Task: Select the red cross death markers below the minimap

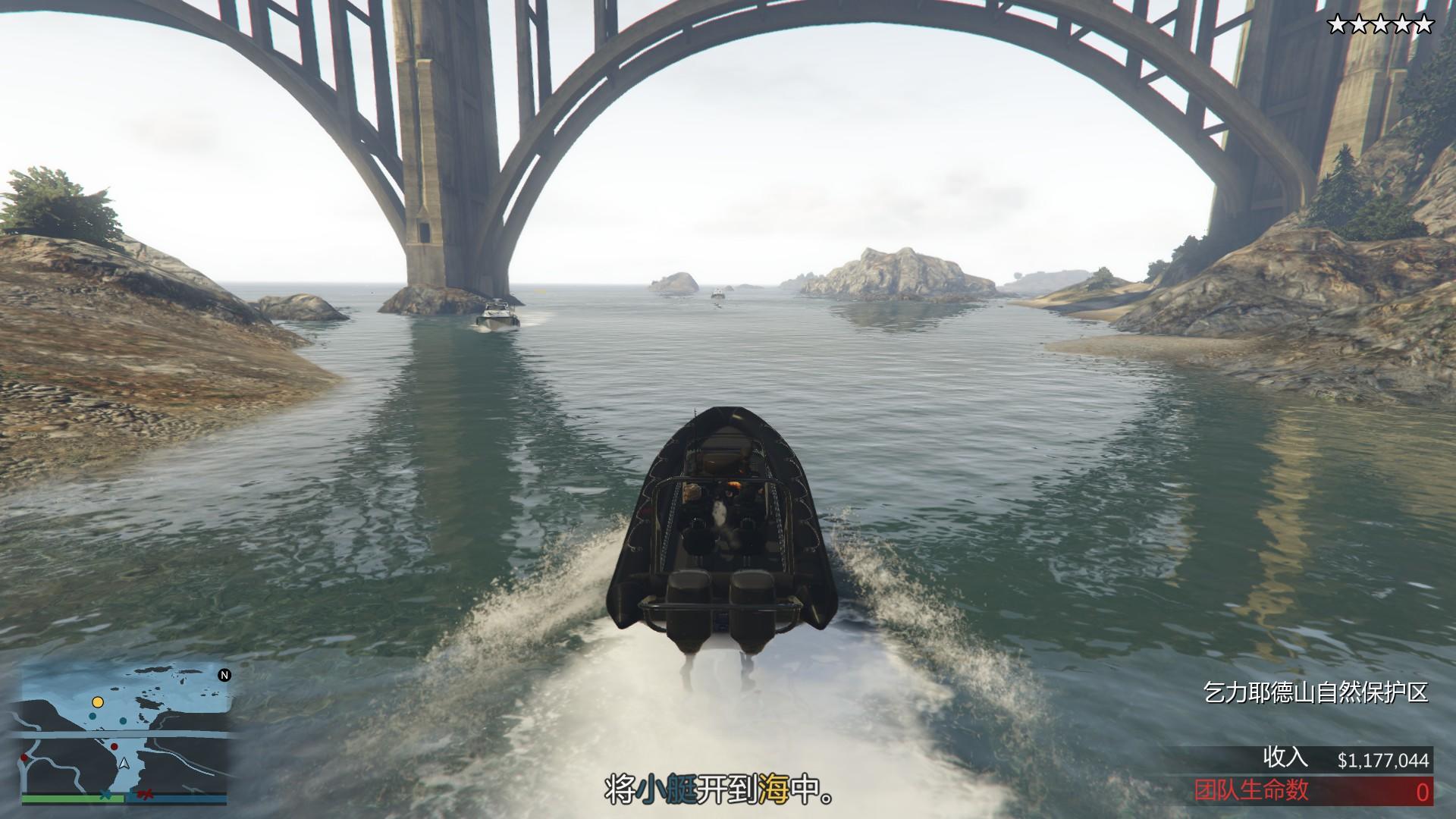Action: point(146,795)
